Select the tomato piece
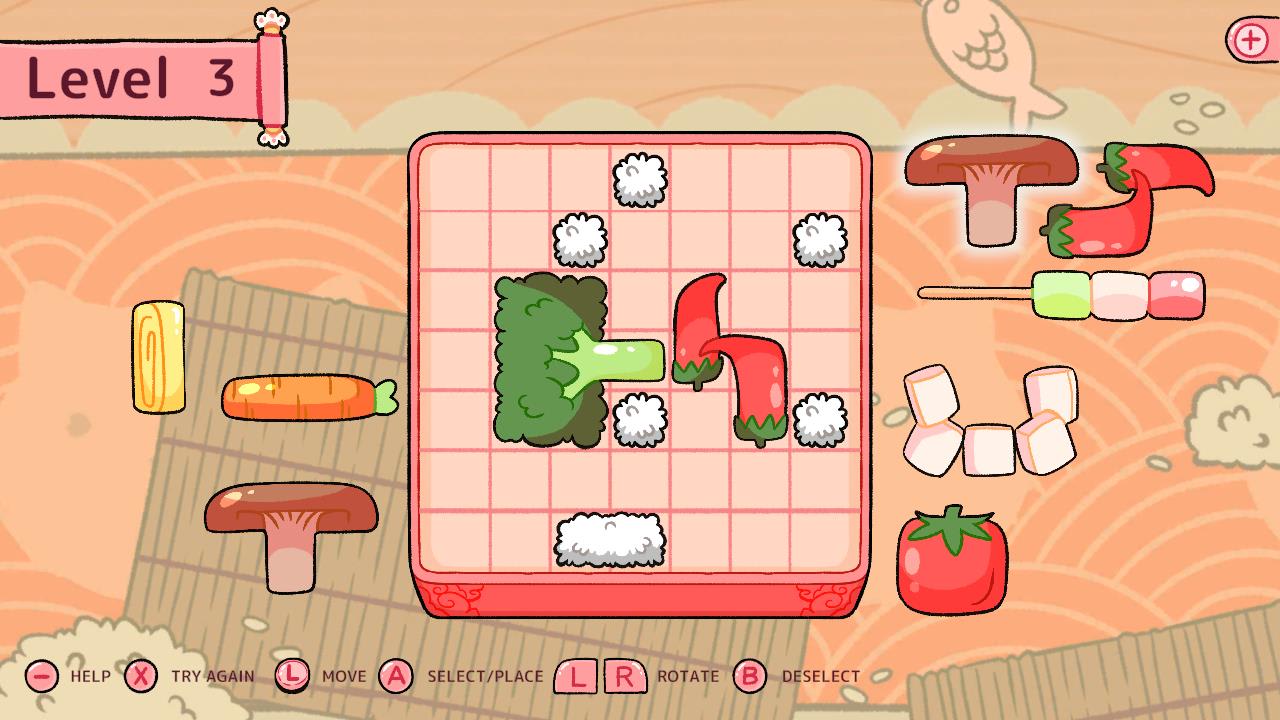 950,560
